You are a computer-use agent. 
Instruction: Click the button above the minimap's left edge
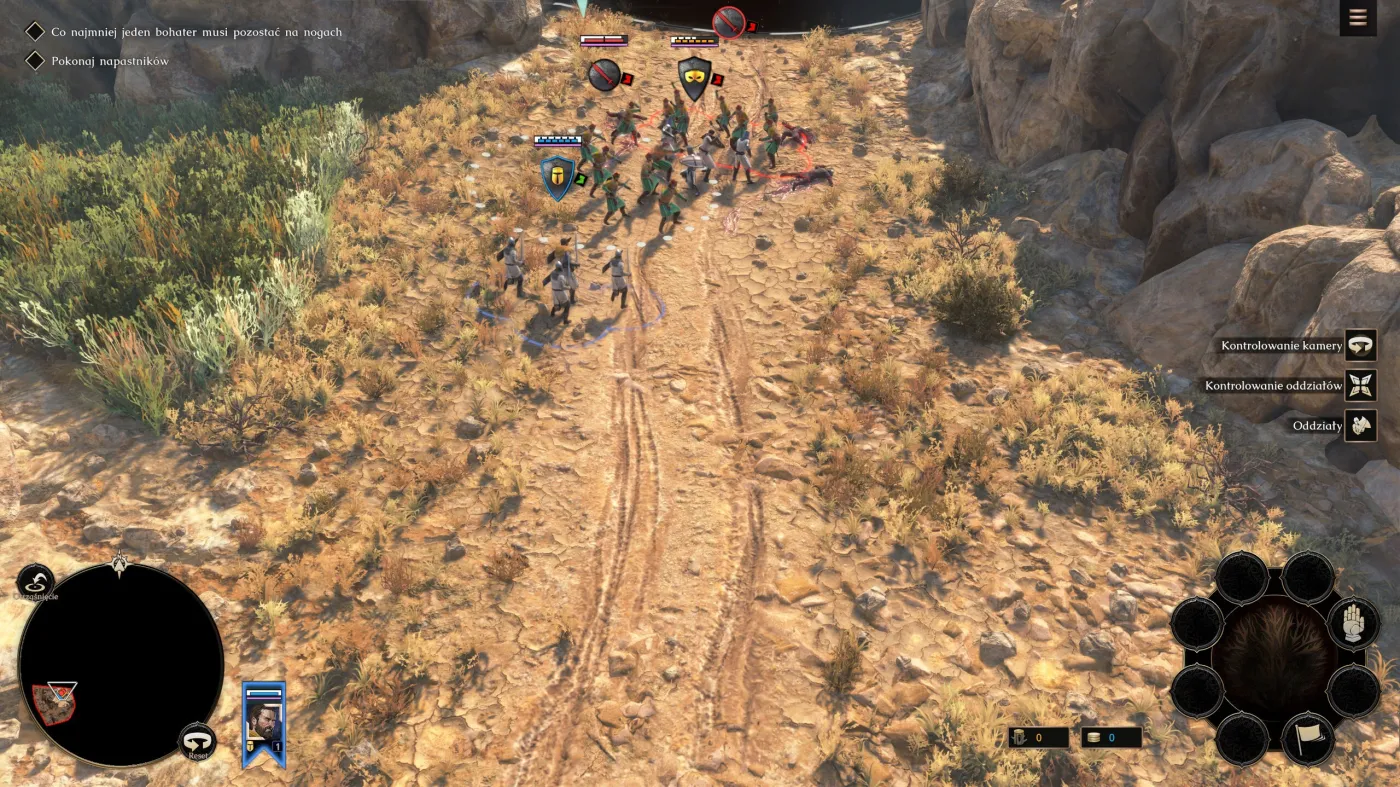35,582
